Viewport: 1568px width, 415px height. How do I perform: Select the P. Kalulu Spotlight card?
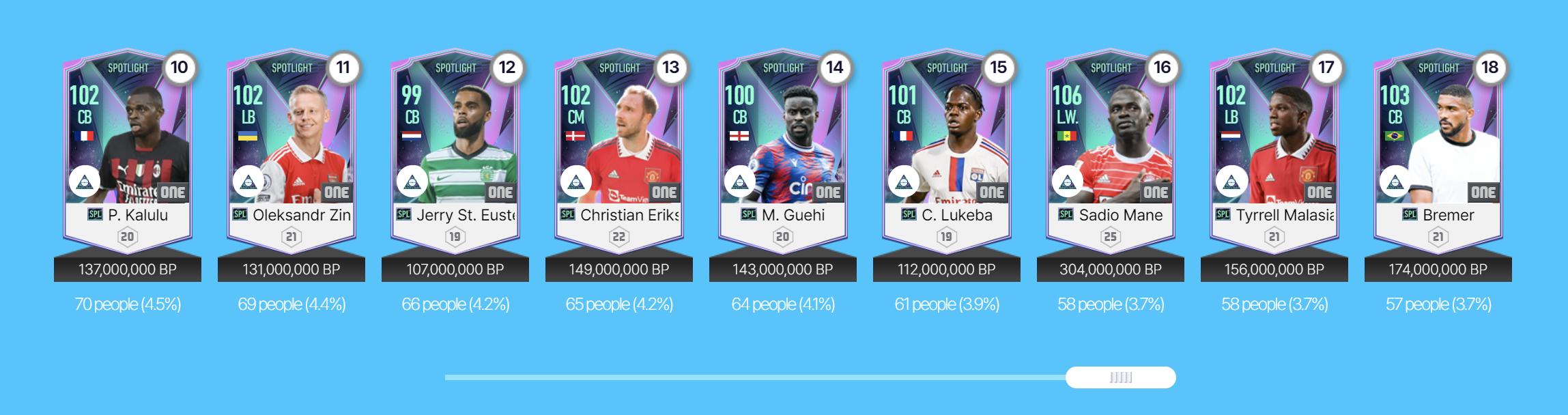click(128, 152)
